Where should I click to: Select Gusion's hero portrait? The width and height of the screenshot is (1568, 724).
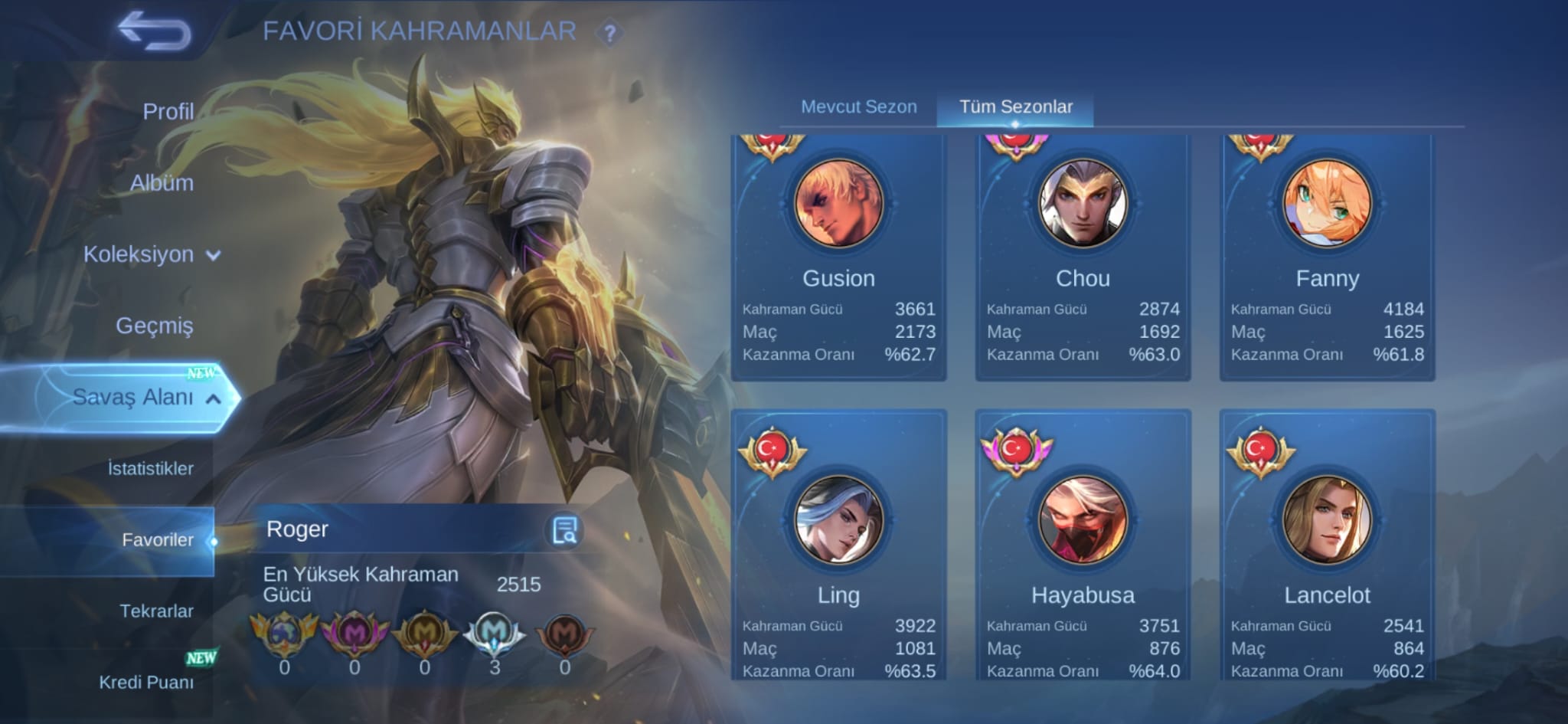(x=839, y=203)
